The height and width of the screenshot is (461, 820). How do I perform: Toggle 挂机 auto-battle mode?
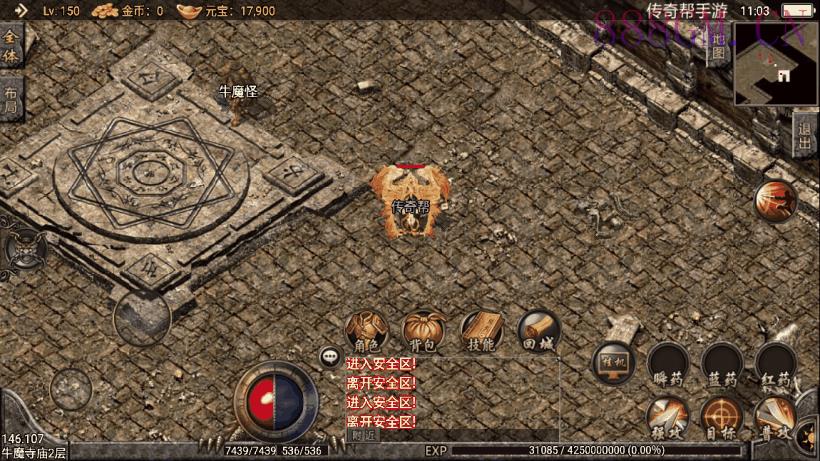[613, 364]
